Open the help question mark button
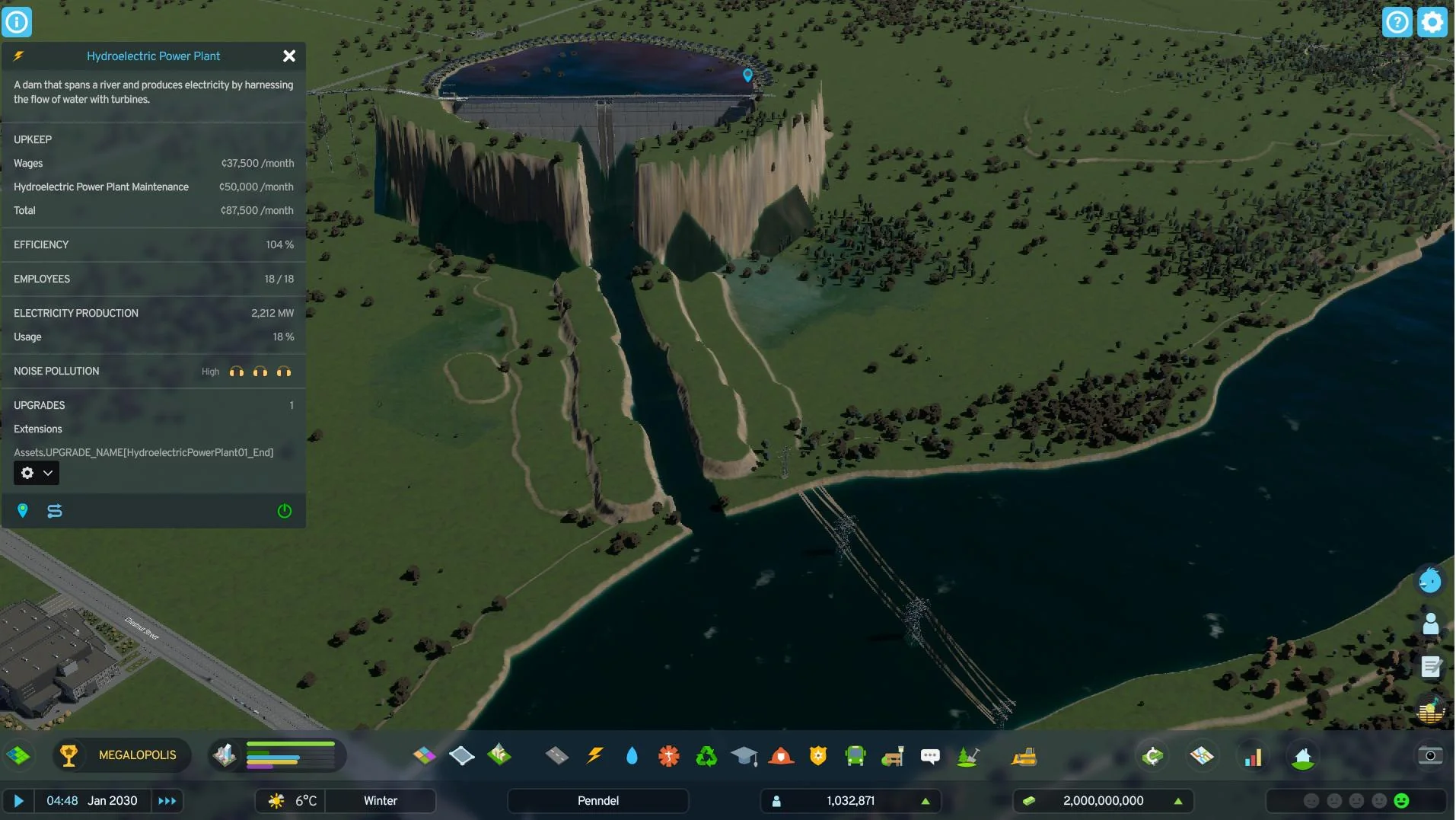 [1397, 22]
